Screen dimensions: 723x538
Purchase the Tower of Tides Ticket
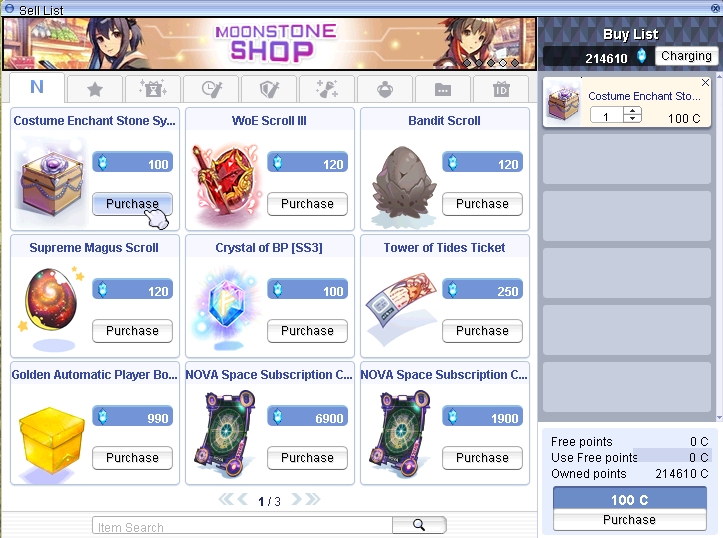click(x=482, y=331)
